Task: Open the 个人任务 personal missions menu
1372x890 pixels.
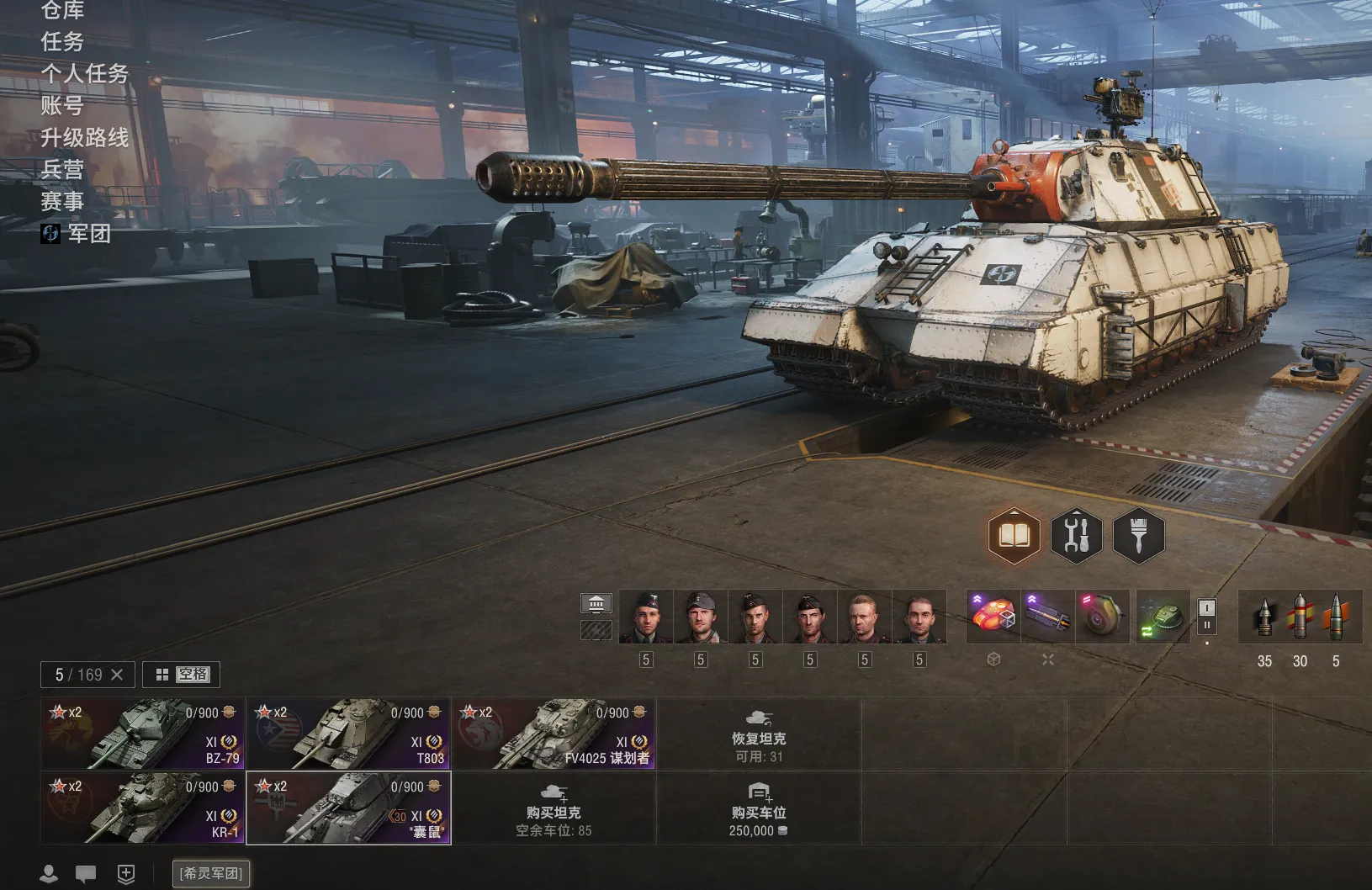Action: [x=84, y=73]
